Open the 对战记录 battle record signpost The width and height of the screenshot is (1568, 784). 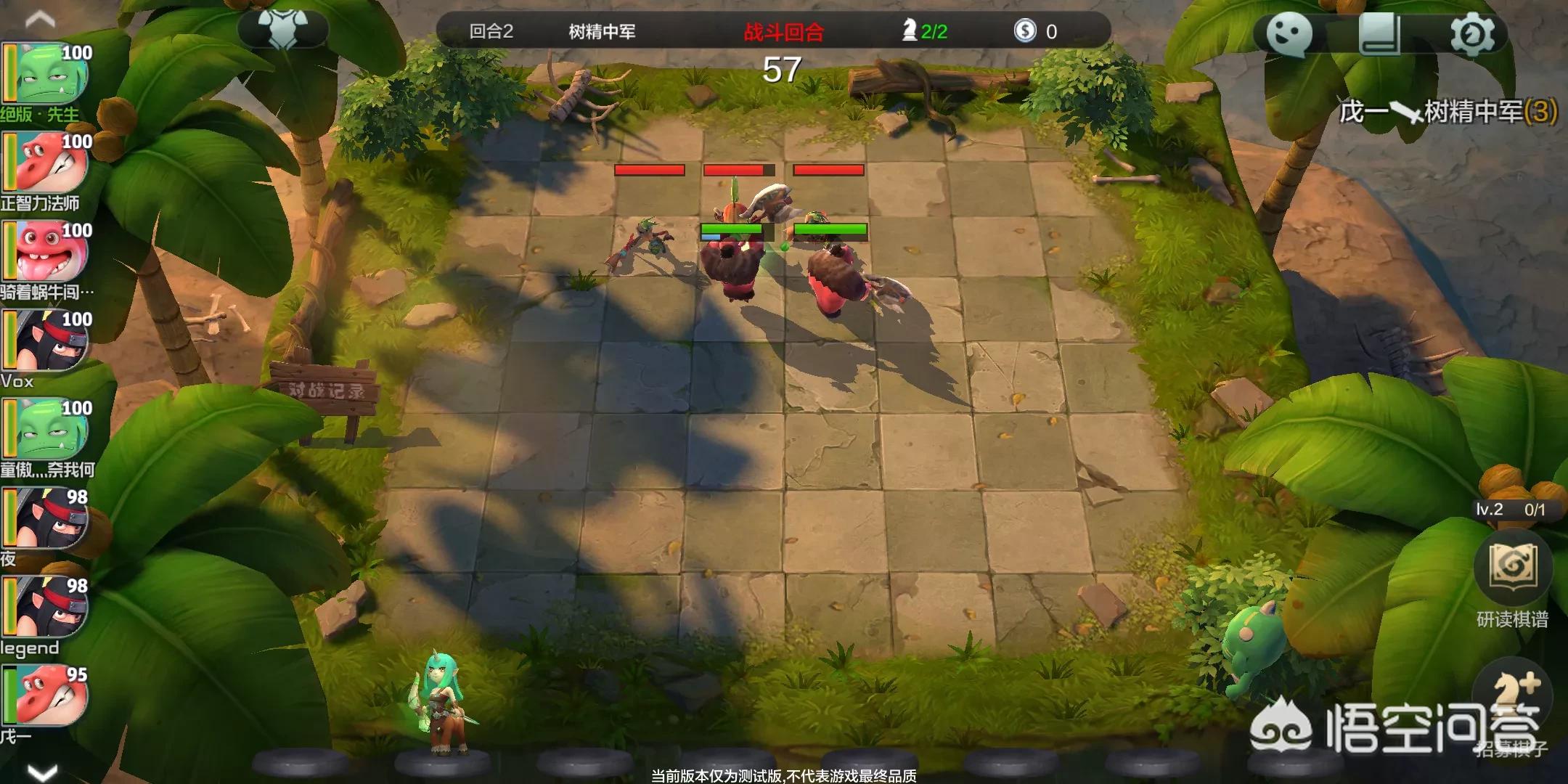tap(327, 391)
